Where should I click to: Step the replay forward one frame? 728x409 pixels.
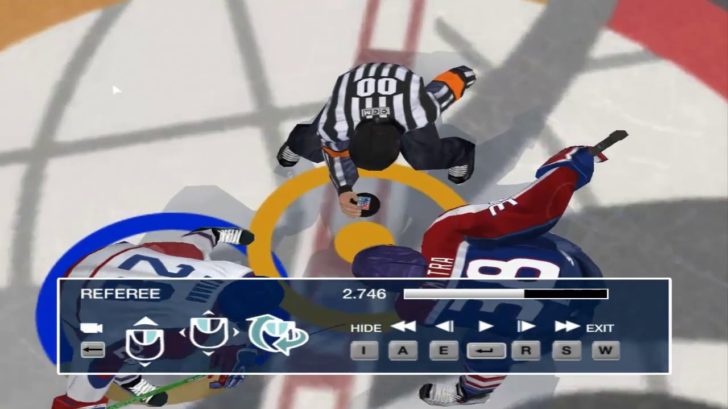coord(525,327)
